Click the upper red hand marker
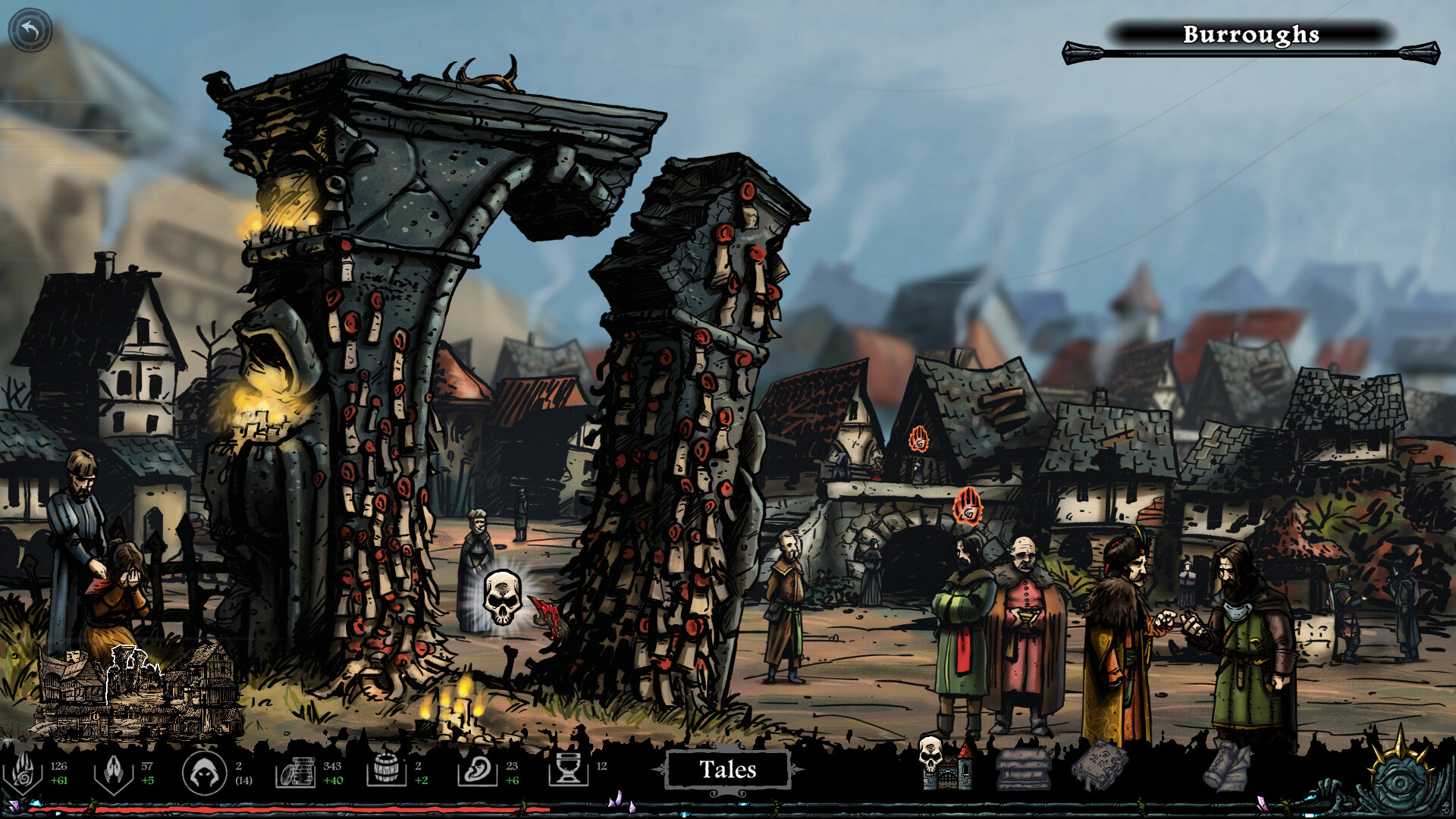The image size is (1456, 819). 918,439
